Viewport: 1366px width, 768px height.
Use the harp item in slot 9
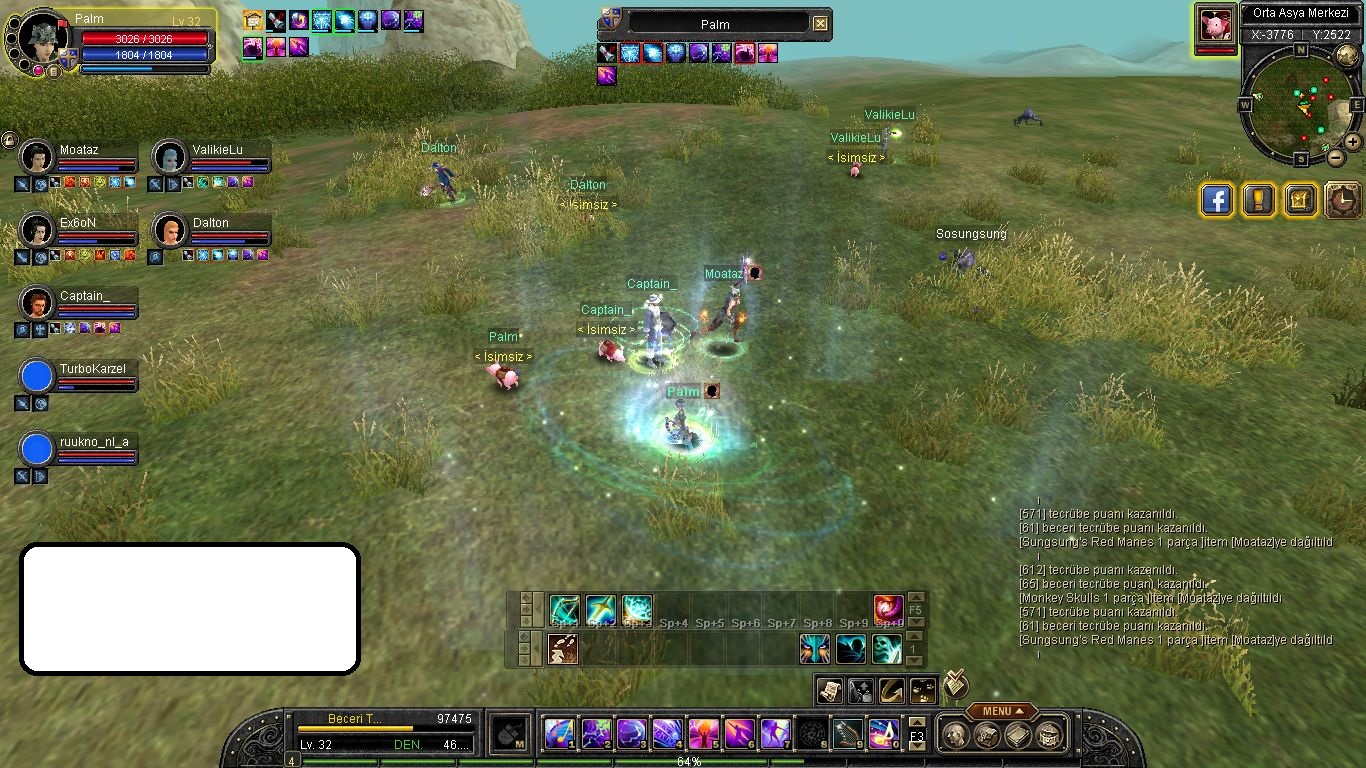[x=847, y=734]
